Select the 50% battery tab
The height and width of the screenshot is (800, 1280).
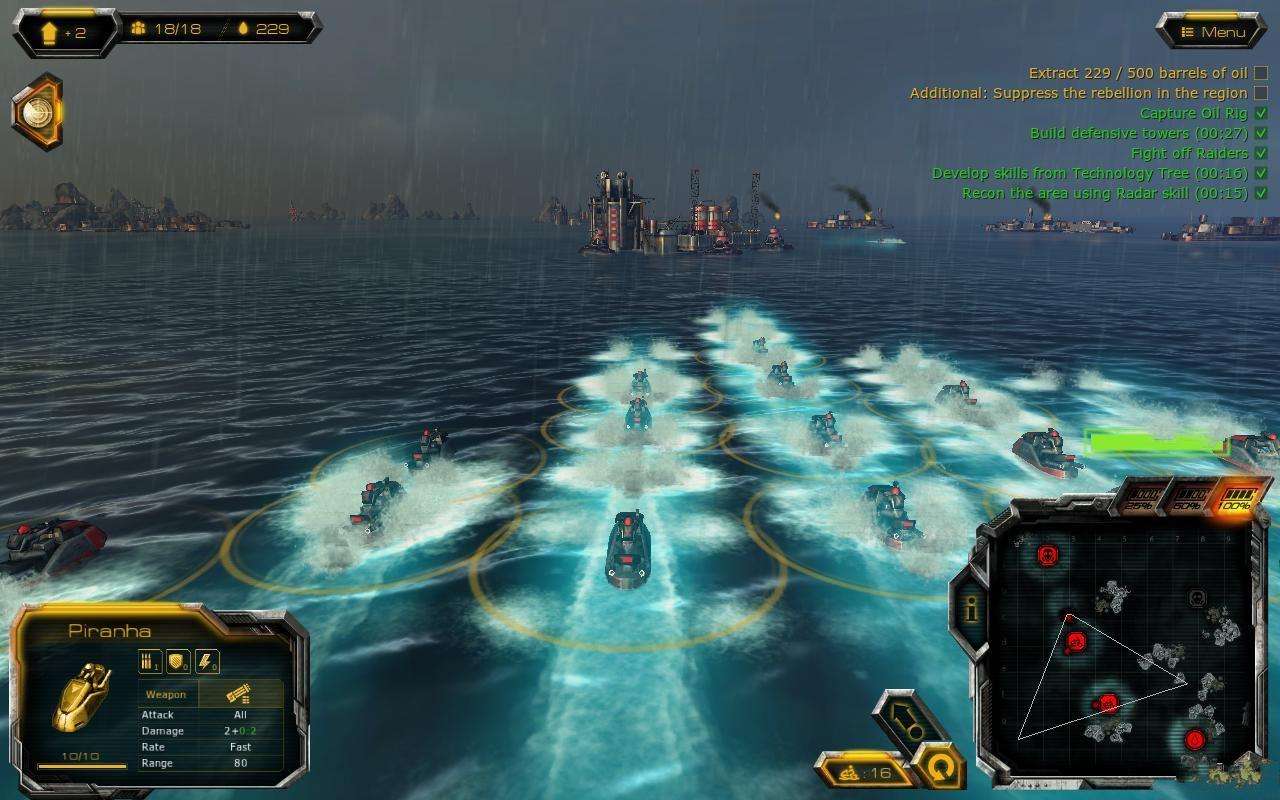(1190, 499)
